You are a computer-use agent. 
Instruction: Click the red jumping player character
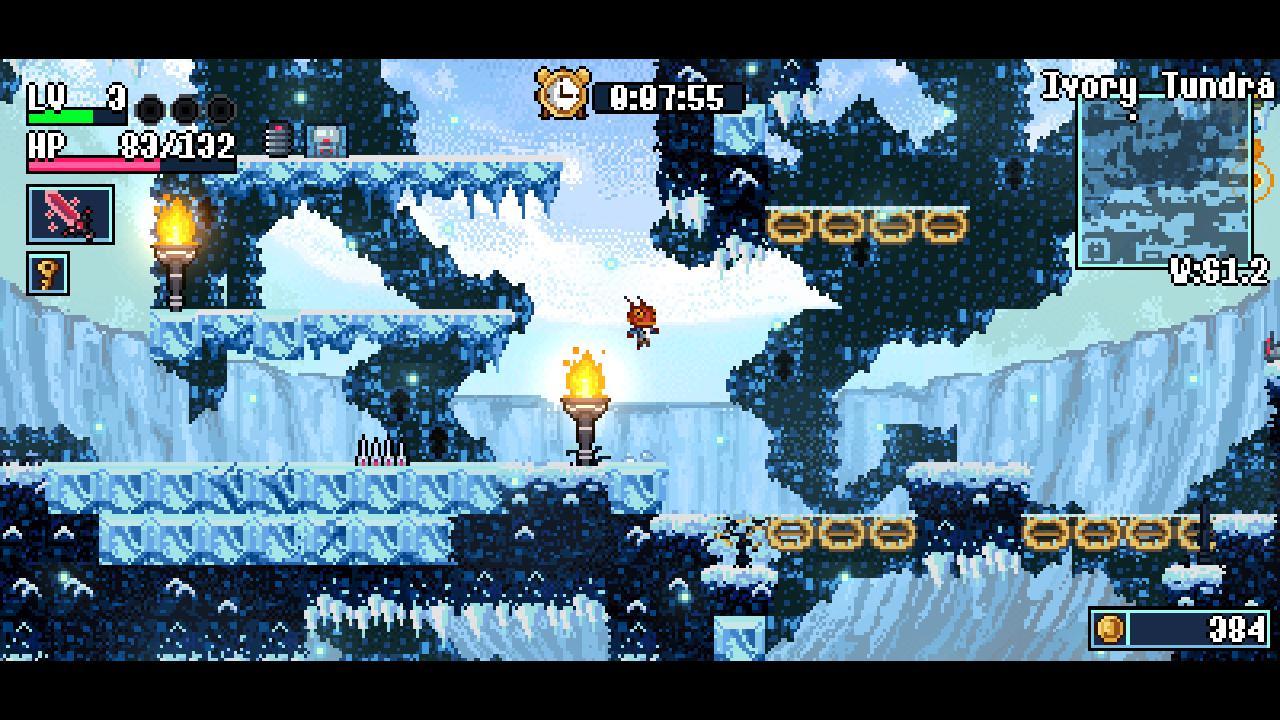tap(640, 320)
